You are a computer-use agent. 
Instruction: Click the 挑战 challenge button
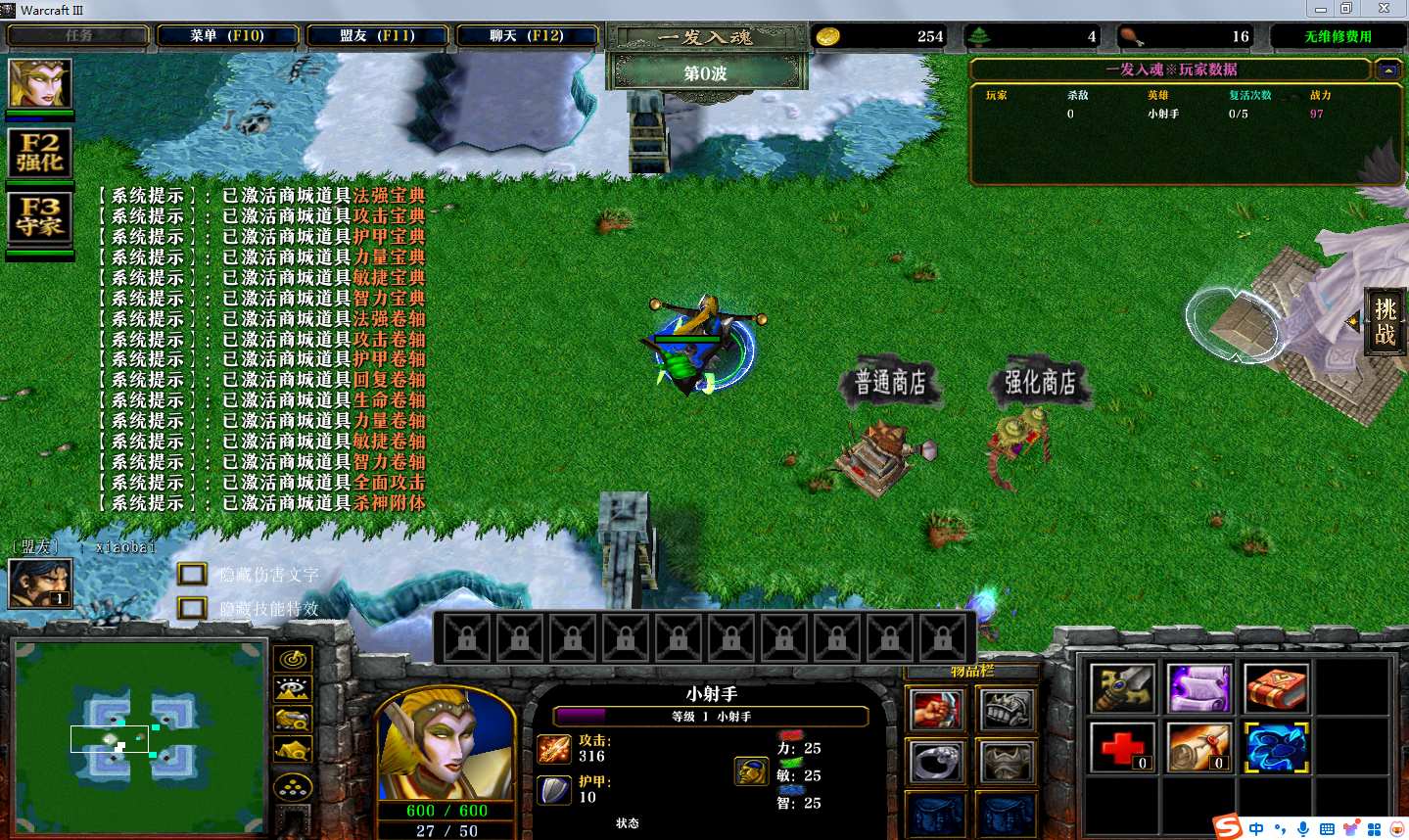pyautogui.click(x=1385, y=322)
